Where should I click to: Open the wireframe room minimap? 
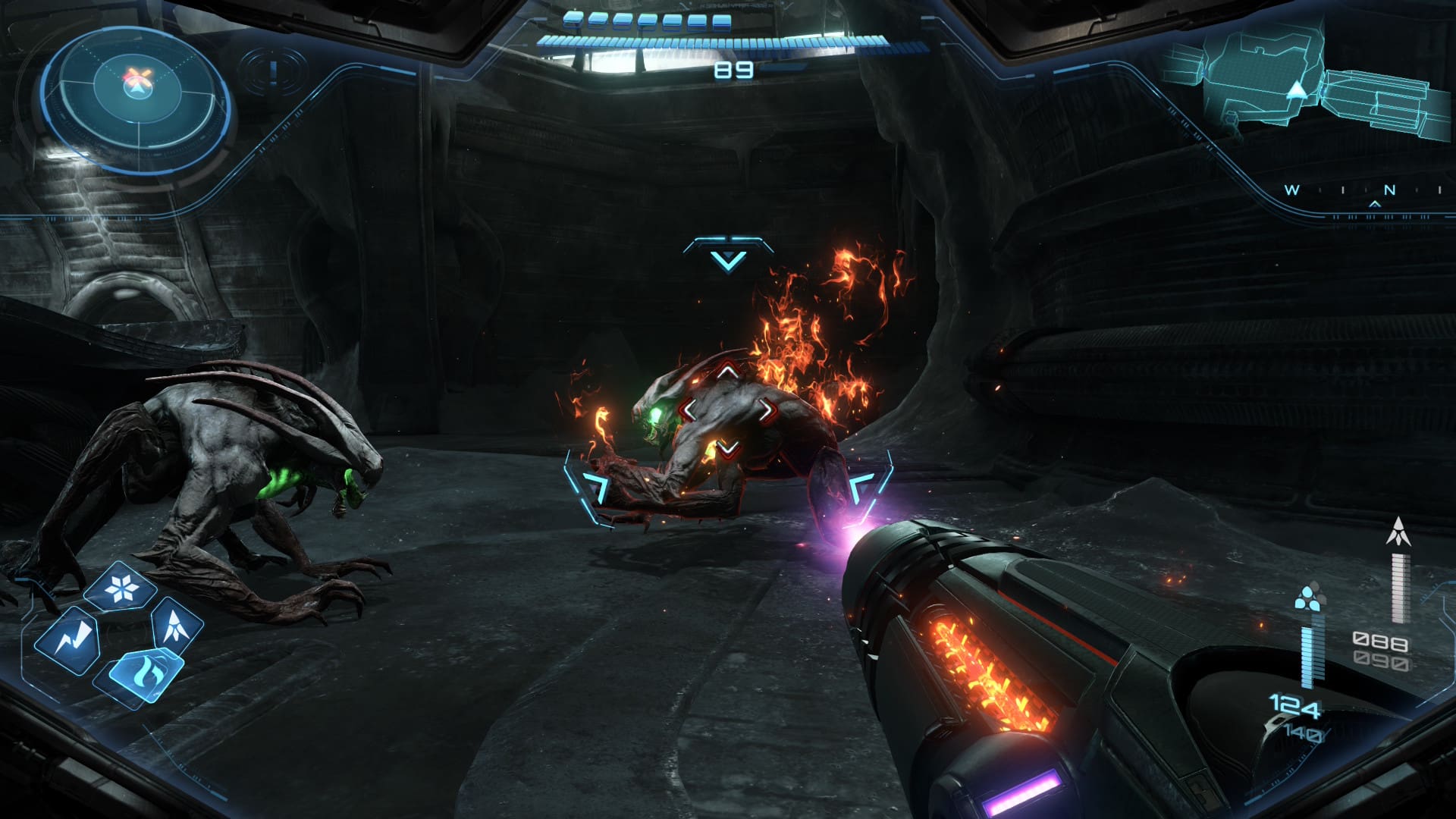click(x=1297, y=85)
